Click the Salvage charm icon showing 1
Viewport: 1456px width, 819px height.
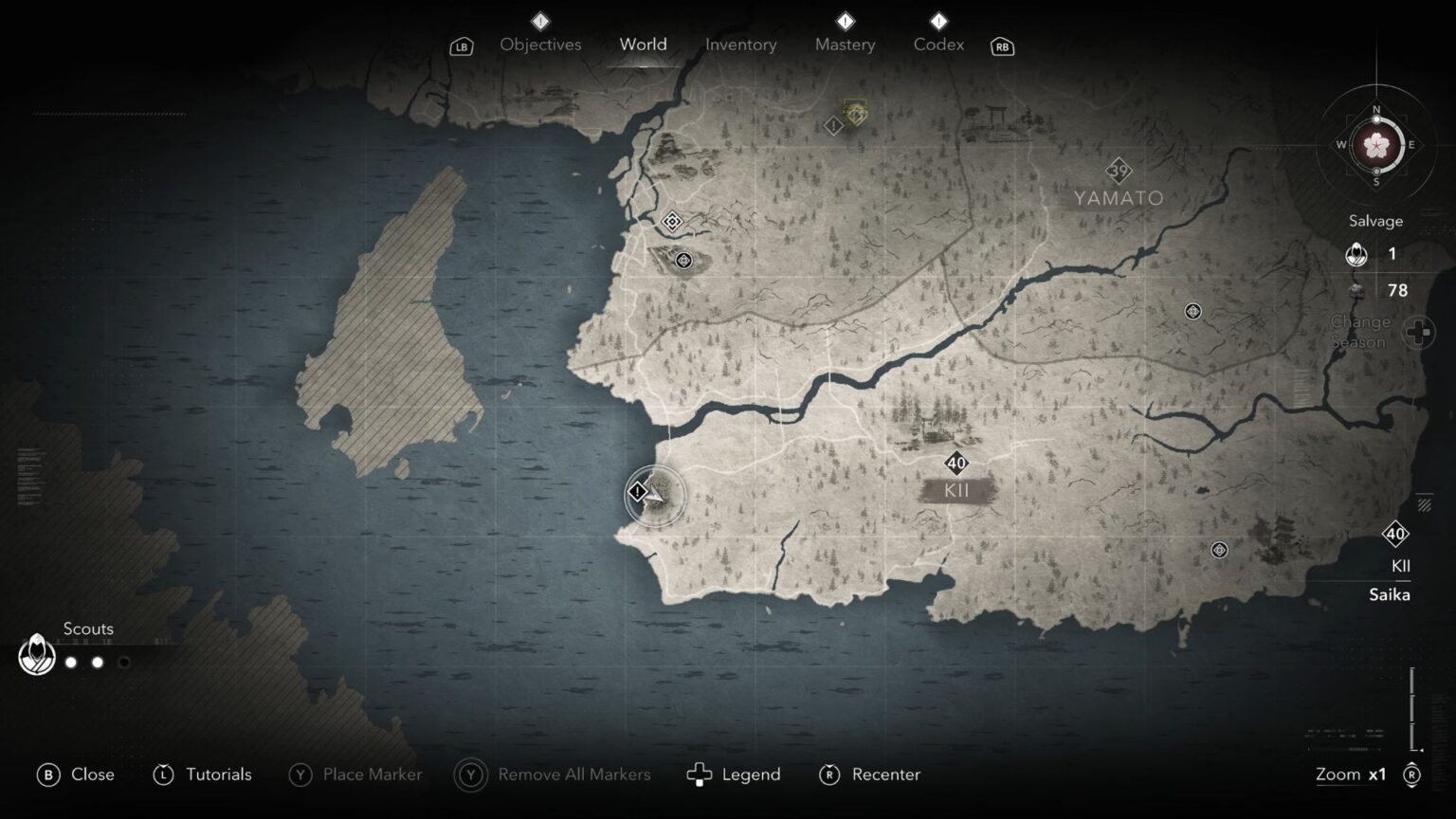click(1356, 254)
